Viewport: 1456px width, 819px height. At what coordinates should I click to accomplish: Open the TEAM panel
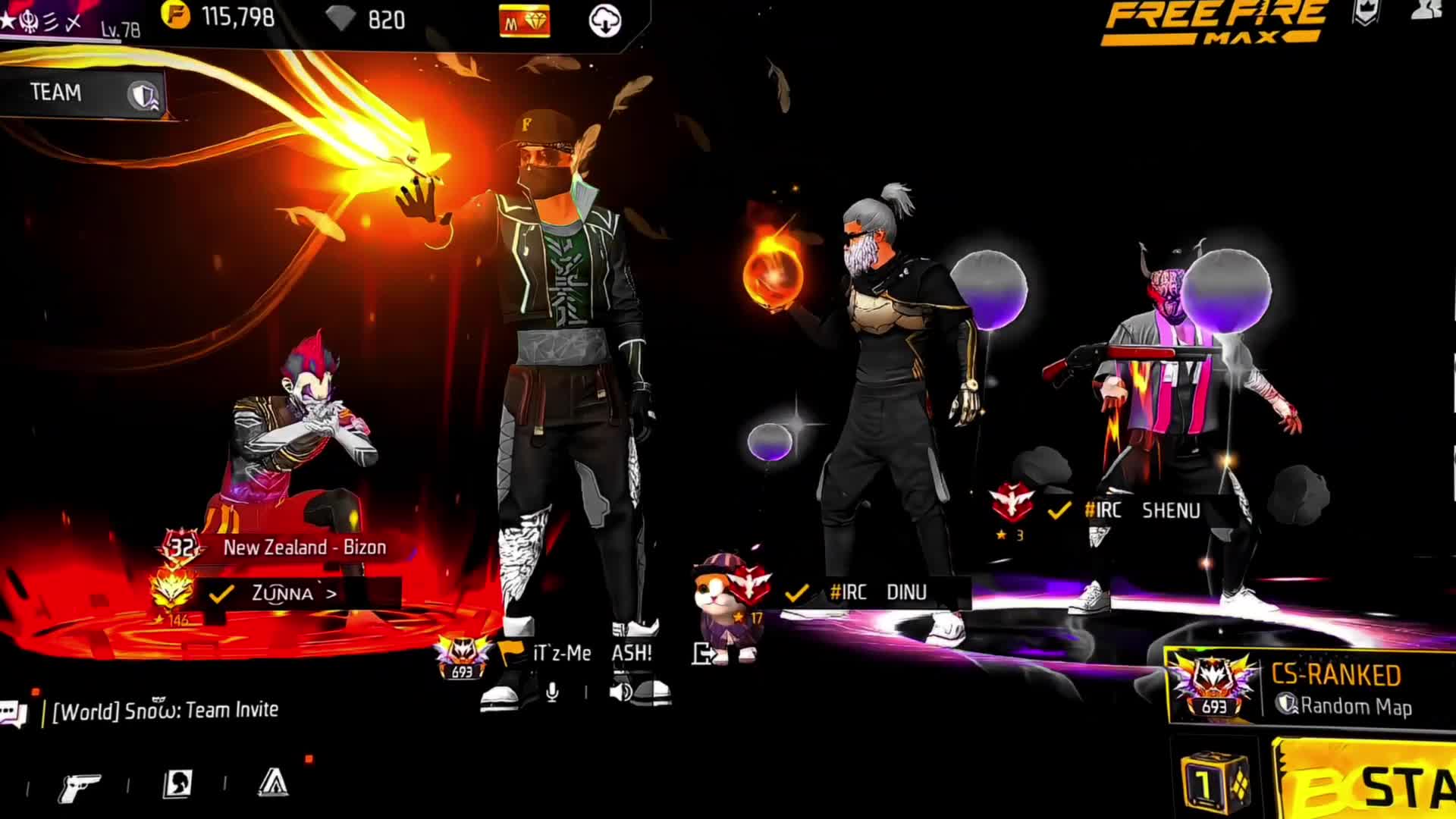point(82,93)
